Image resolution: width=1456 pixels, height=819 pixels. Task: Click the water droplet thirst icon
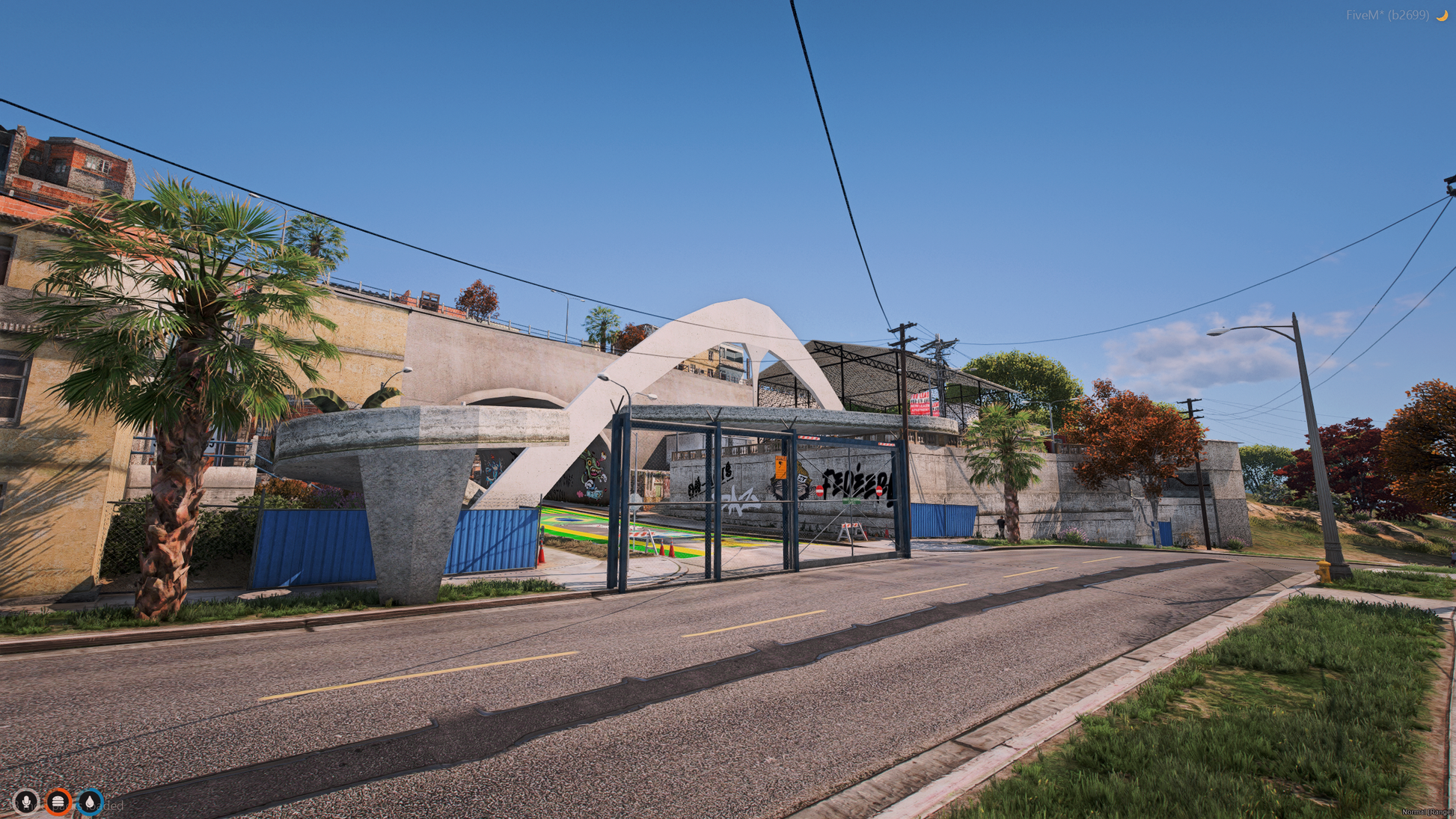click(x=91, y=802)
